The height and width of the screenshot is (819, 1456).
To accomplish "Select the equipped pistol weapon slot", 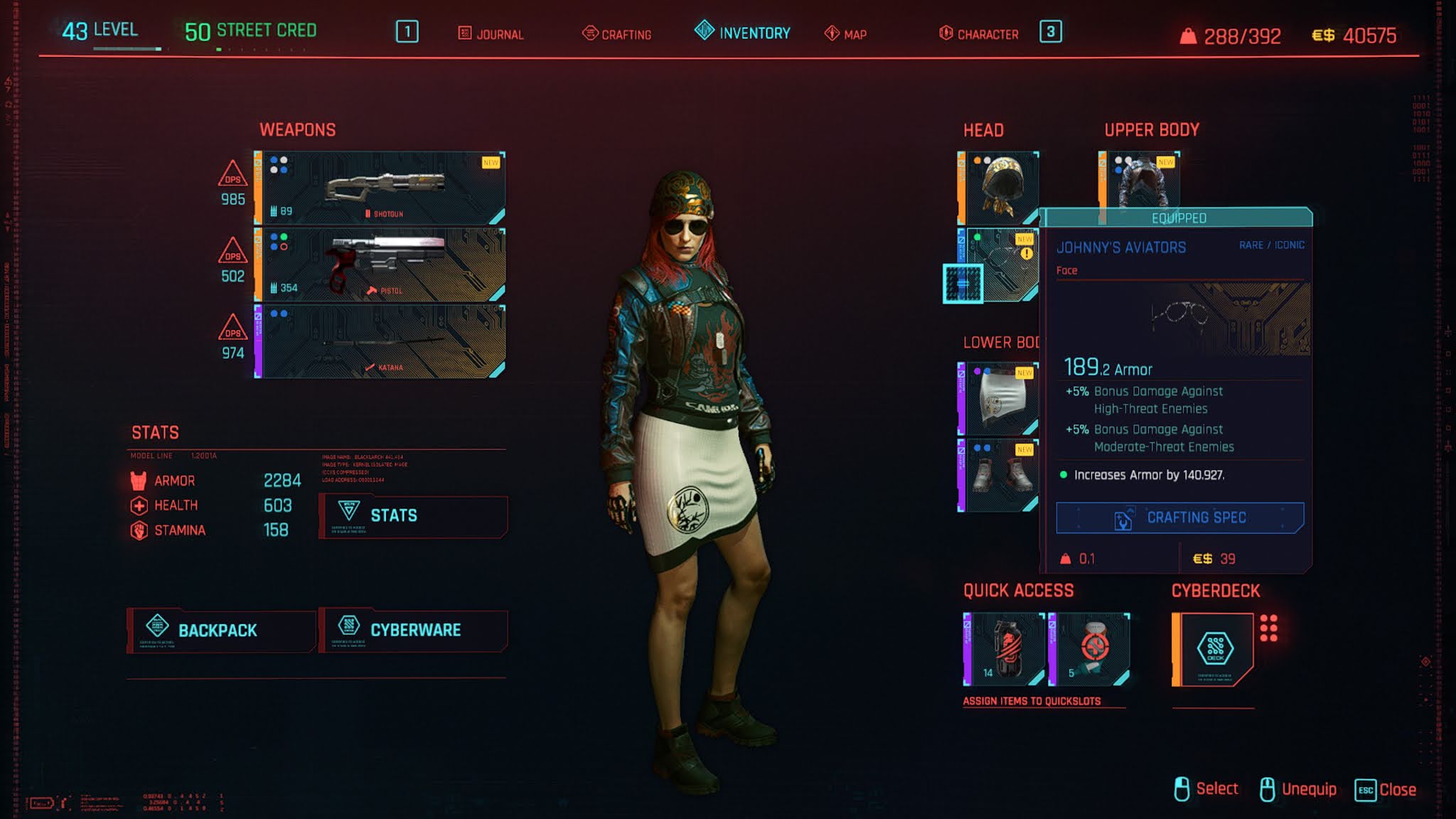I will [x=381, y=265].
